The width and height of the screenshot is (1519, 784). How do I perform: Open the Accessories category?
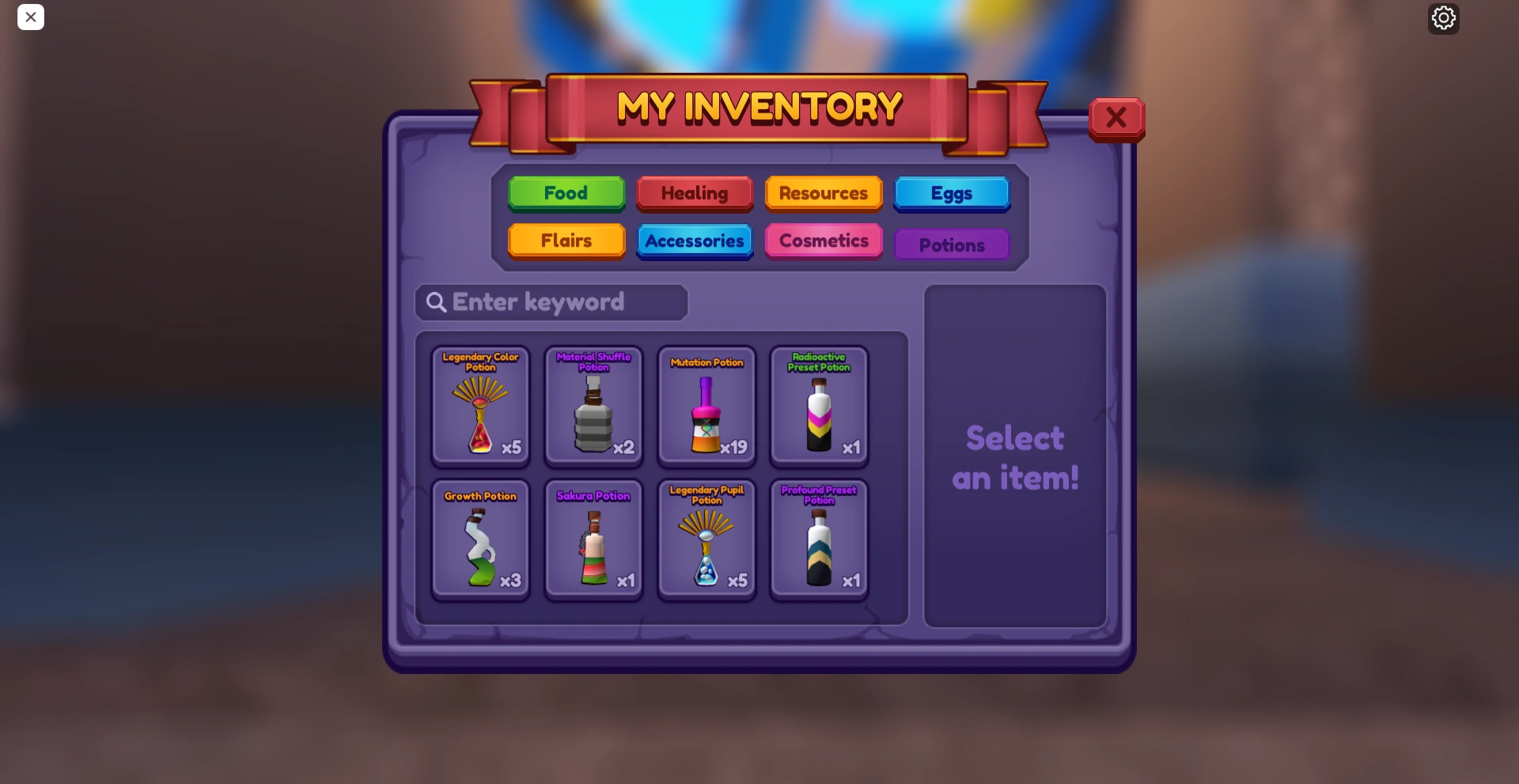694,241
